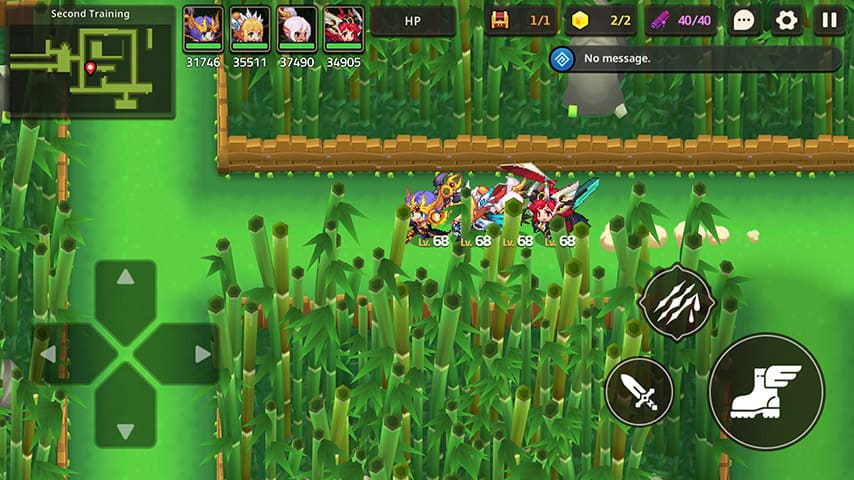Screen dimensions: 854x480
Task: Tap the D-pad left arrow
Action: (48, 354)
